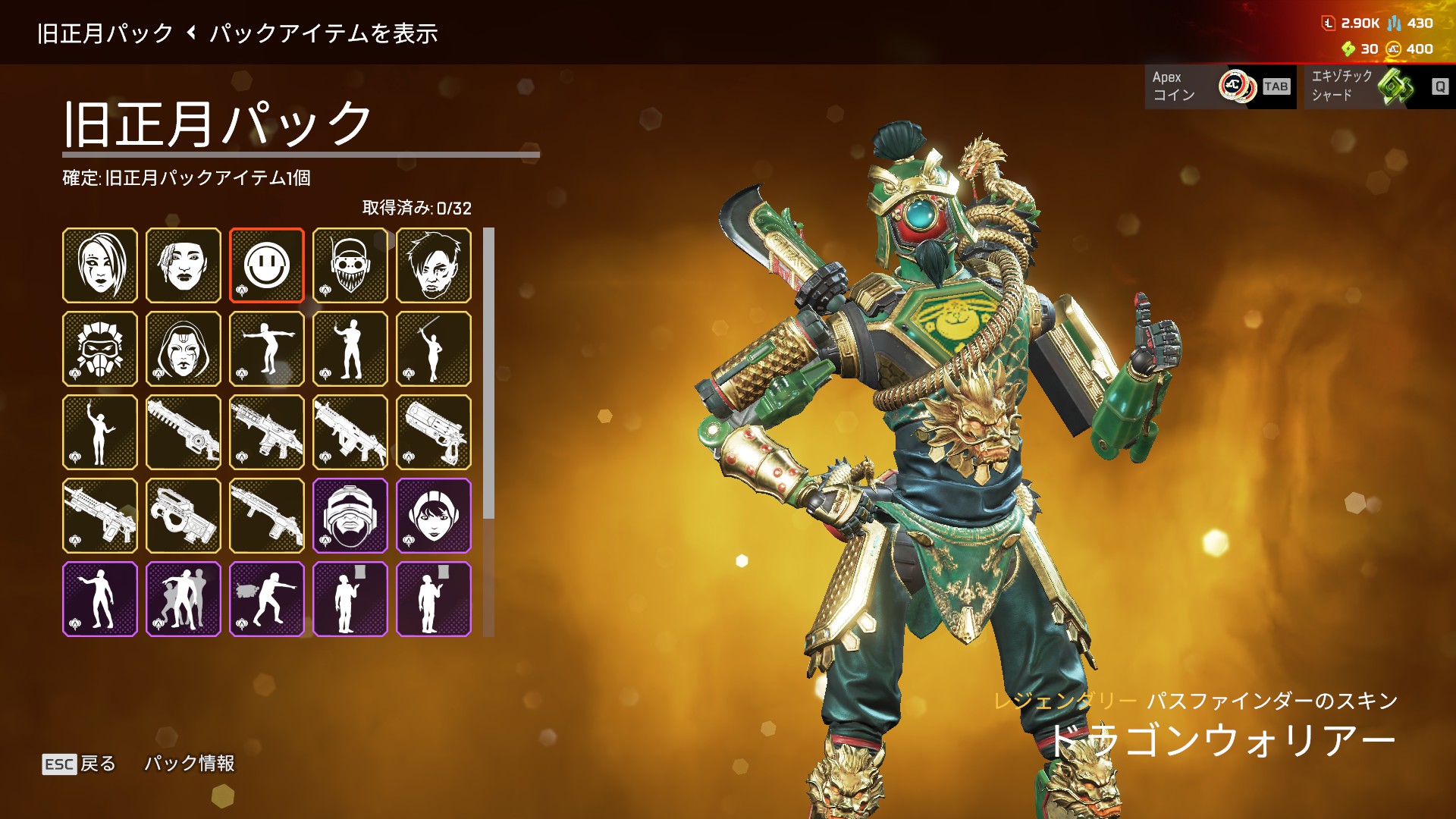Return to 旧正月パック via breadcrumb
Image resolution: width=1456 pixels, height=819 pixels.
click(105, 33)
